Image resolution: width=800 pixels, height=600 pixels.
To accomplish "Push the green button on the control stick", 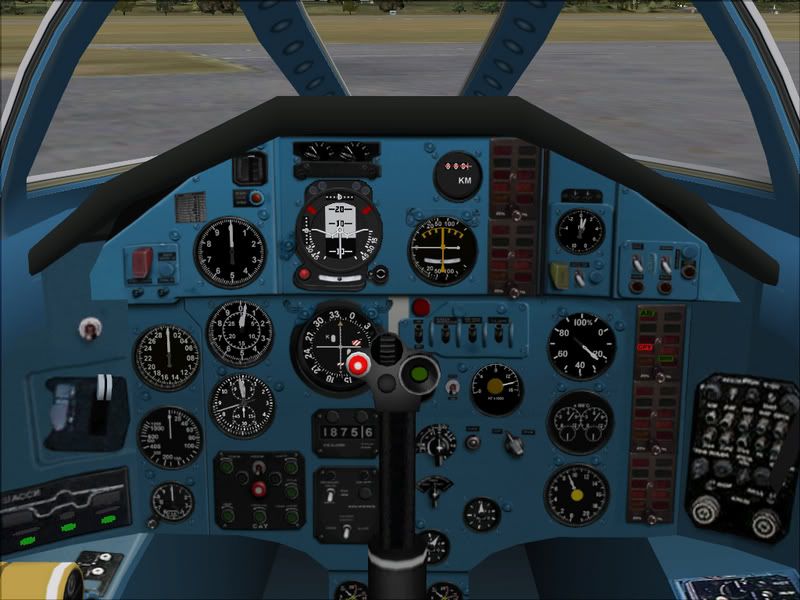I will (x=420, y=376).
